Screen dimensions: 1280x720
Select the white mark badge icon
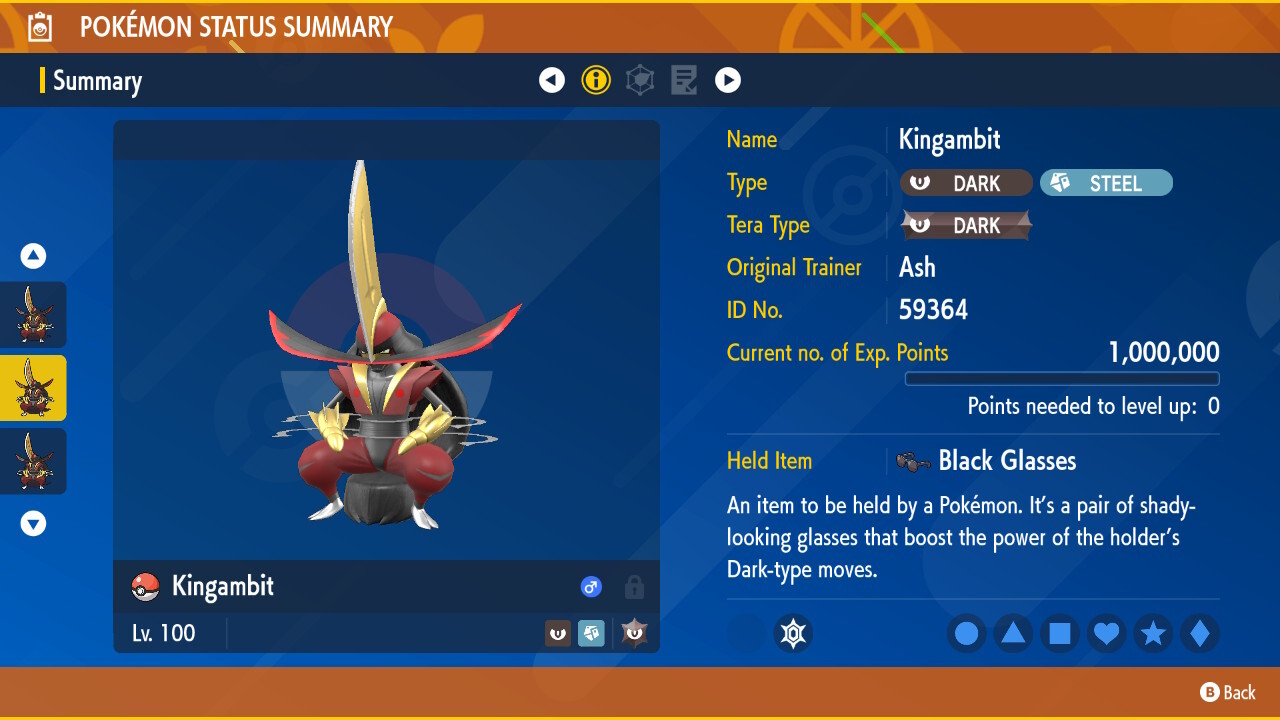pyautogui.click(x=793, y=633)
